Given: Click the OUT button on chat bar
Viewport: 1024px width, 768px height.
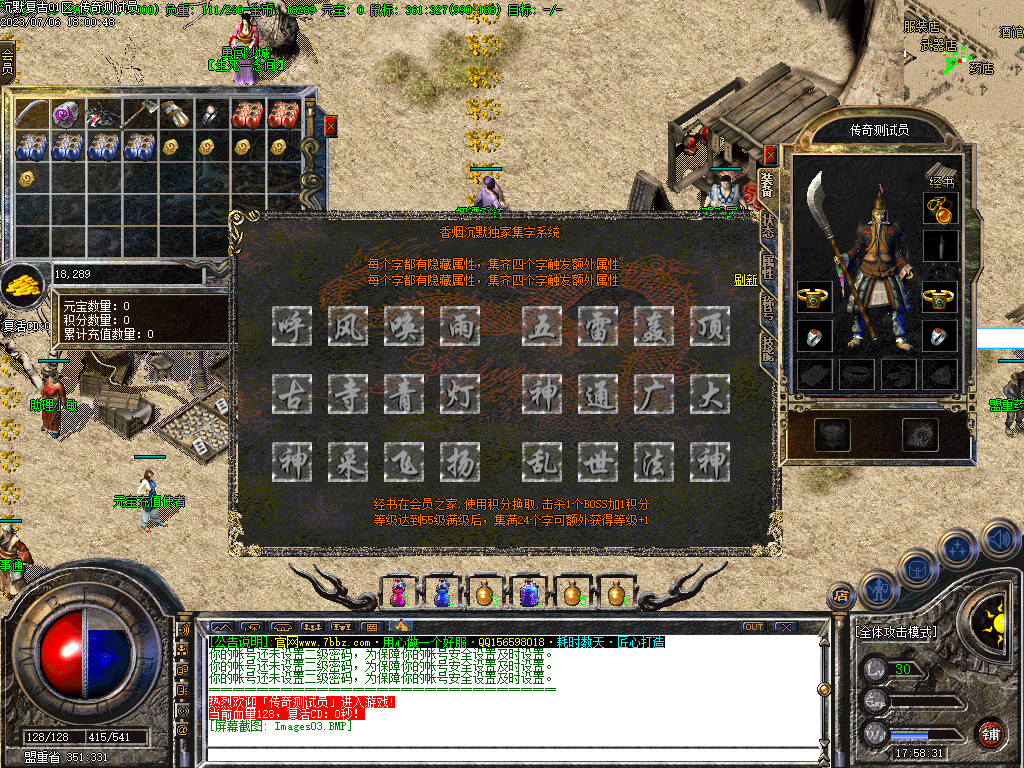Looking at the screenshot, I should (753, 627).
